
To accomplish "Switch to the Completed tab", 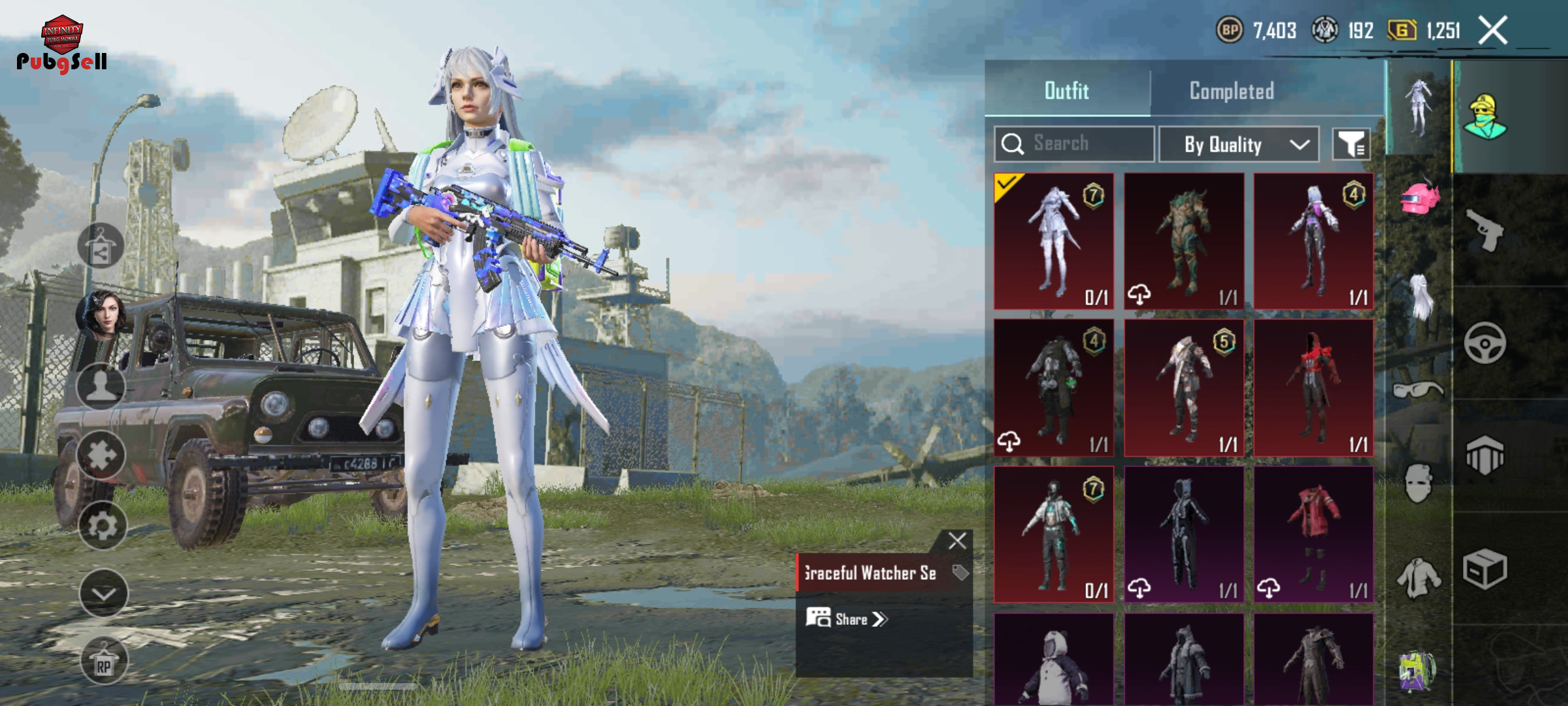I will (x=1232, y=91).
